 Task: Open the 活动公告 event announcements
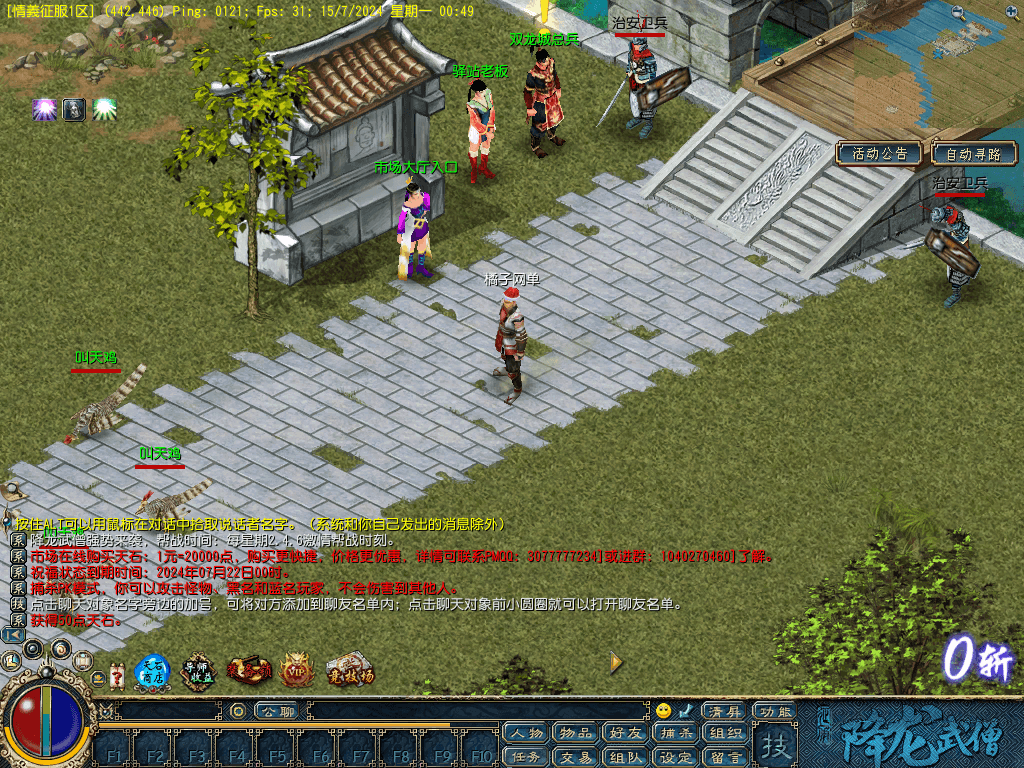pyautogui.click(x=880, y=154)
